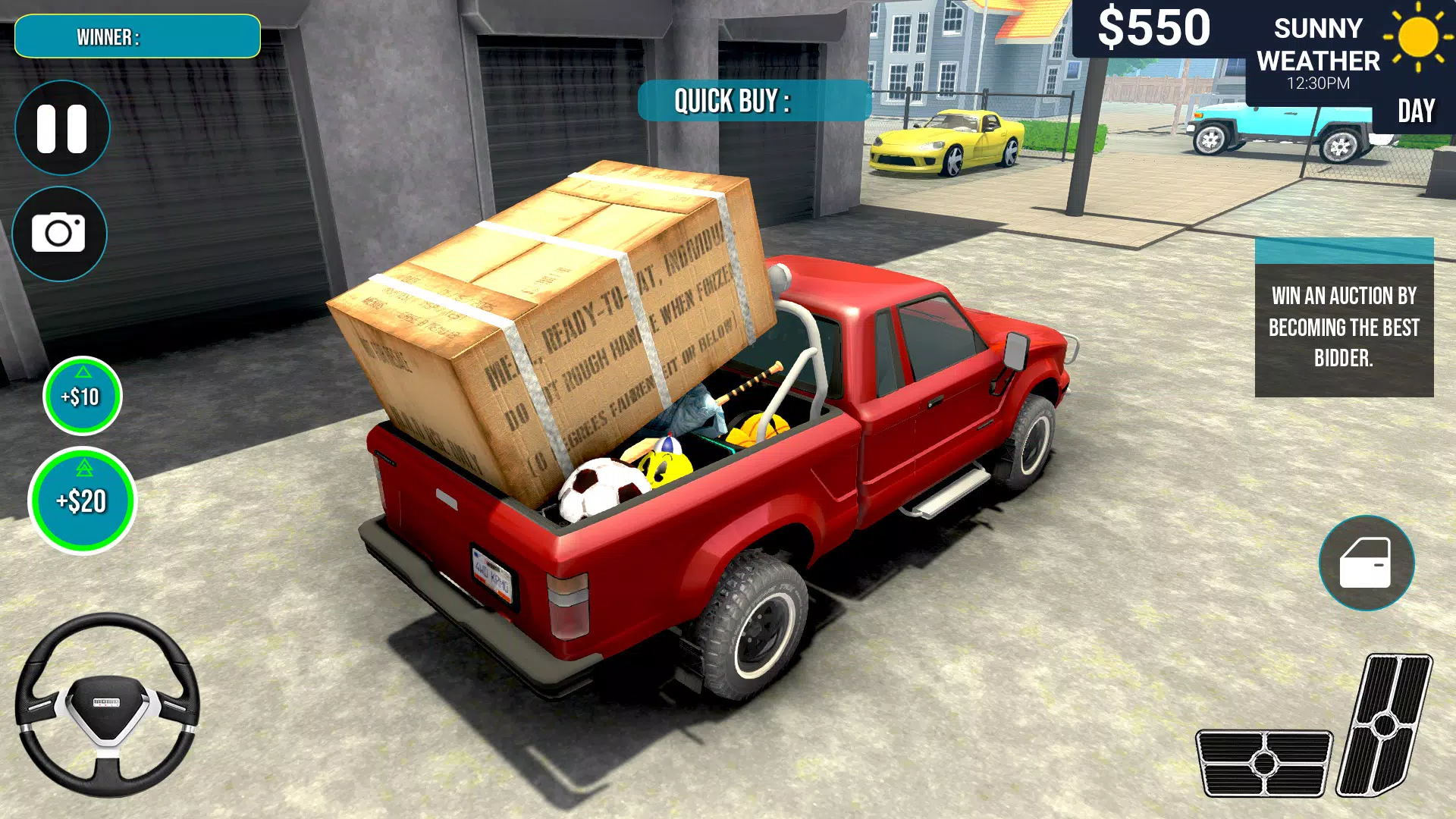
Task: Open the Winner info bar
Action: [x=136, y=36]
